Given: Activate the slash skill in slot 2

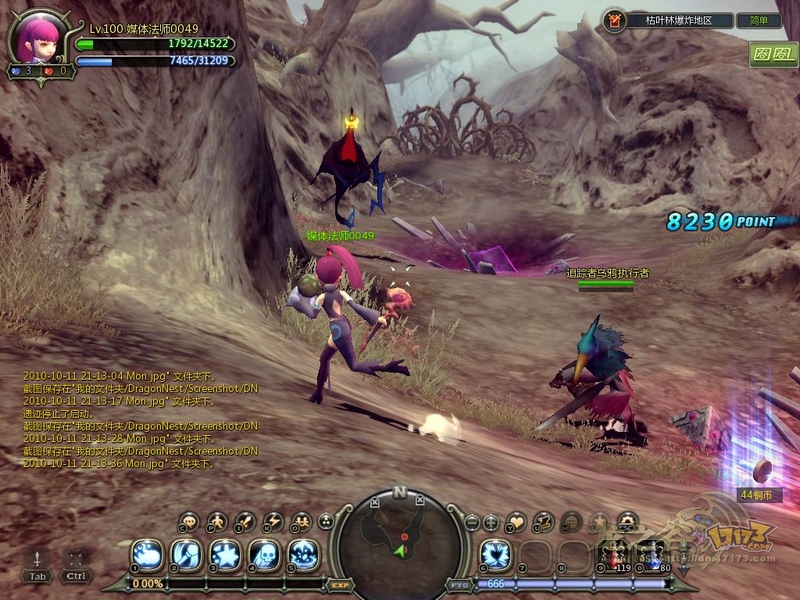Looking at the screenshot, I should coord(186,553).
